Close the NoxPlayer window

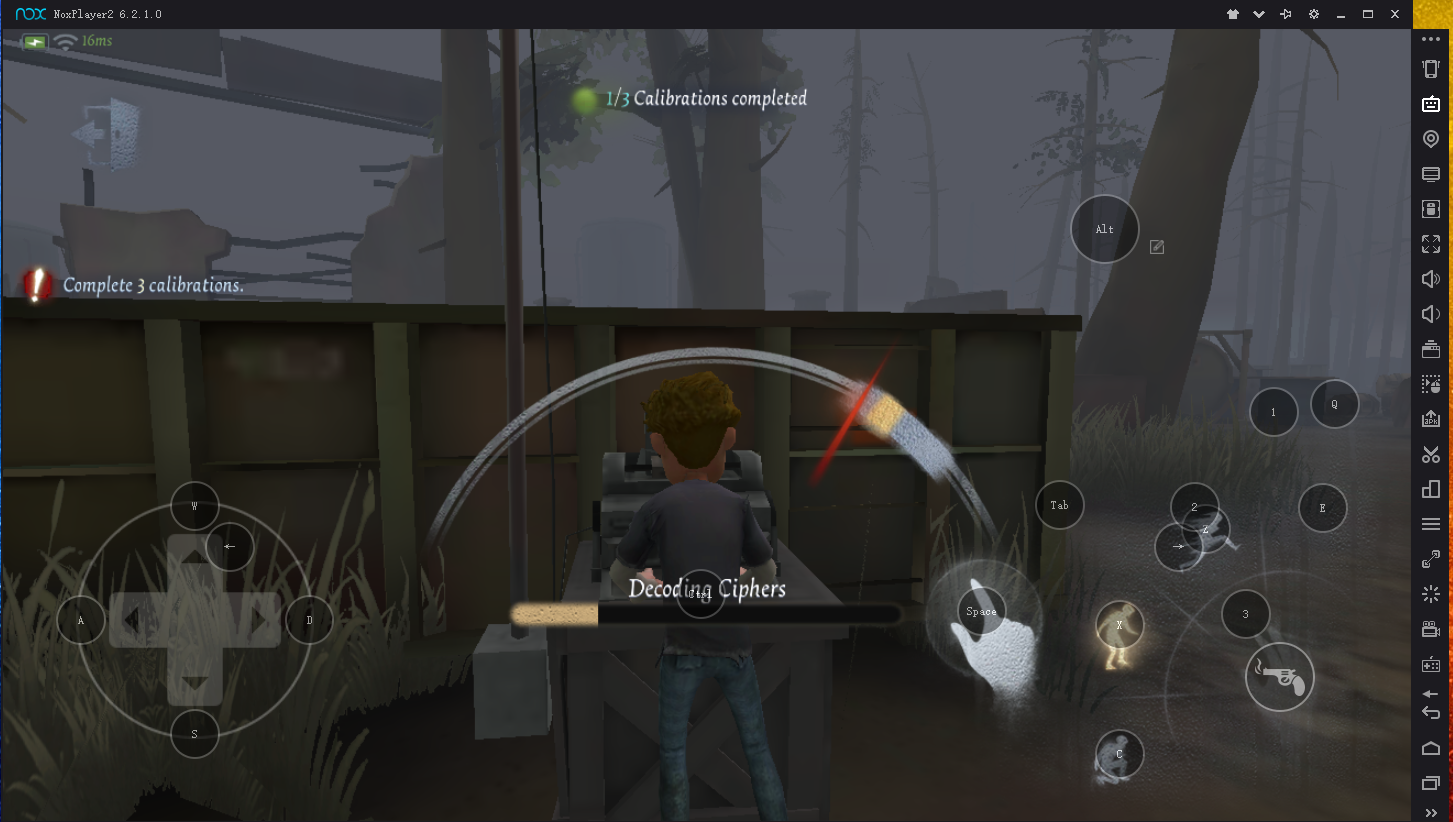tap(1395, 14)
